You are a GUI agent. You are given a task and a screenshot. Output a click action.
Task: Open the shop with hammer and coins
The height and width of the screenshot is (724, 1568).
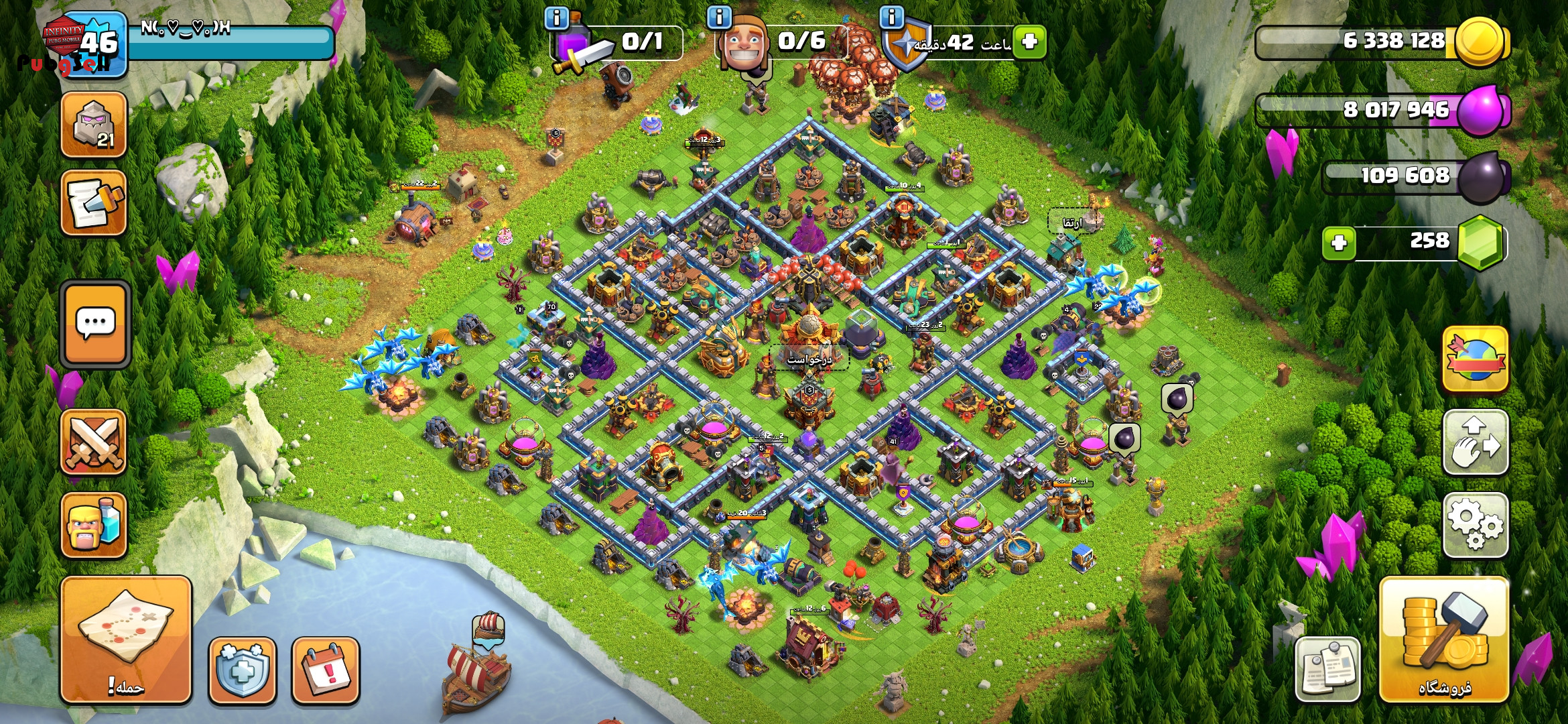(1444, 639)
